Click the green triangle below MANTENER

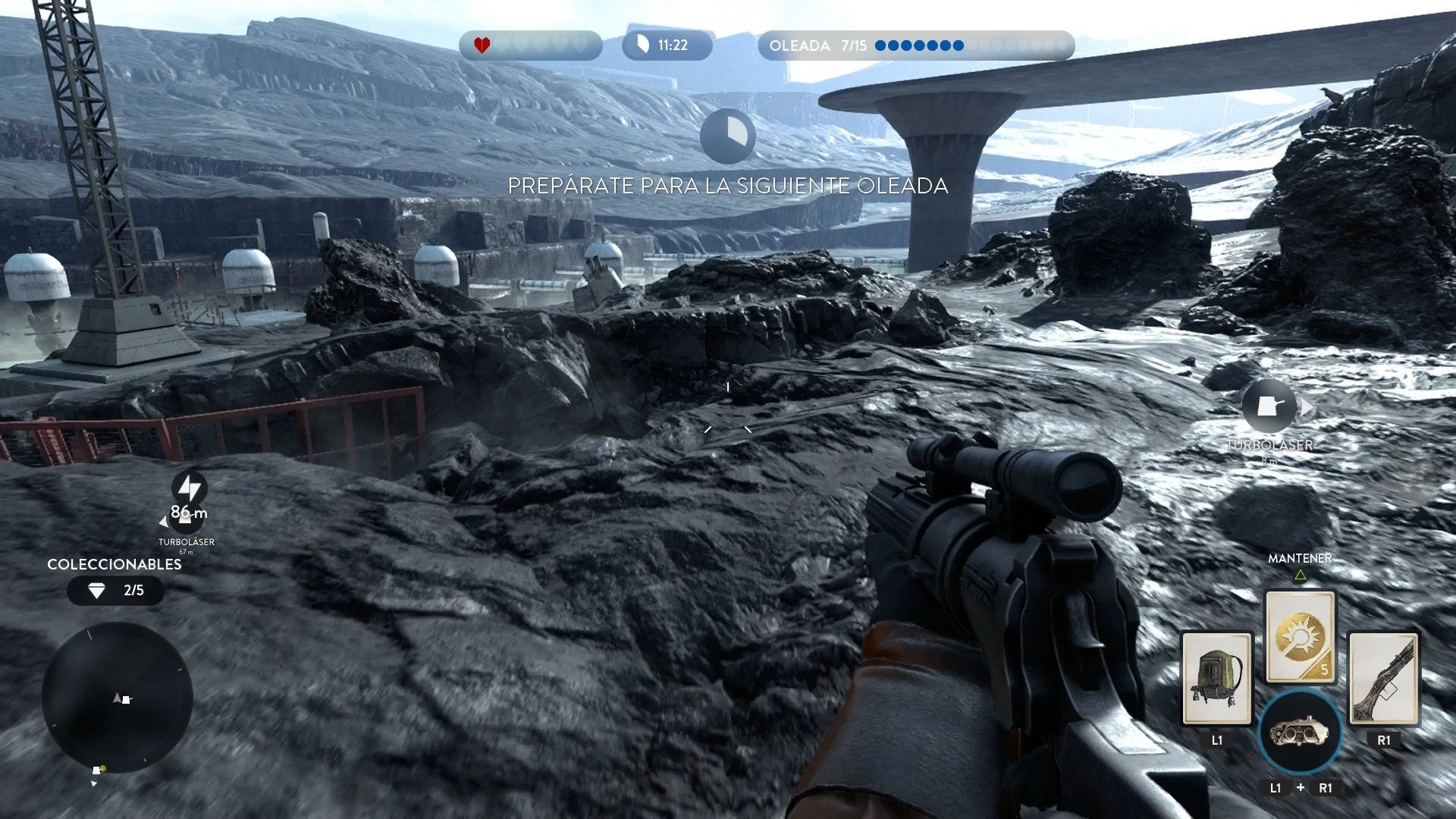click(x=1300, y=574)
